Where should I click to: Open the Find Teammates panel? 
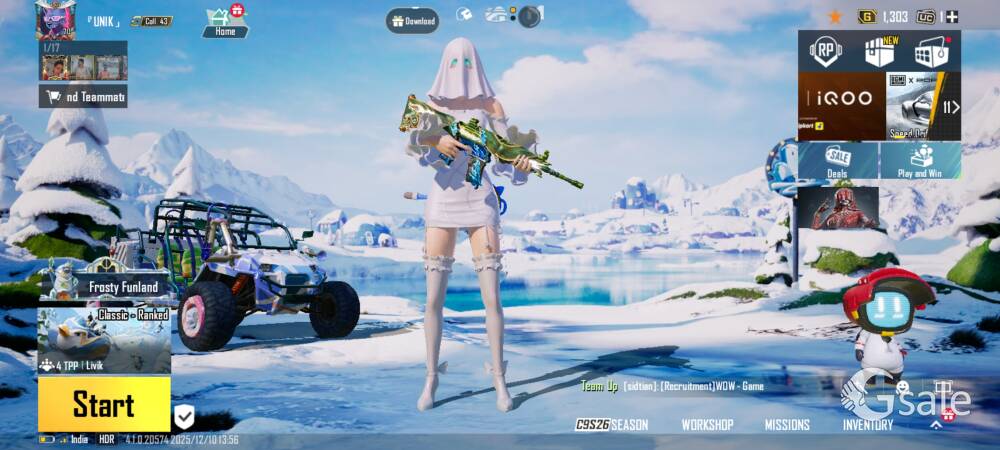pos(83,96)
